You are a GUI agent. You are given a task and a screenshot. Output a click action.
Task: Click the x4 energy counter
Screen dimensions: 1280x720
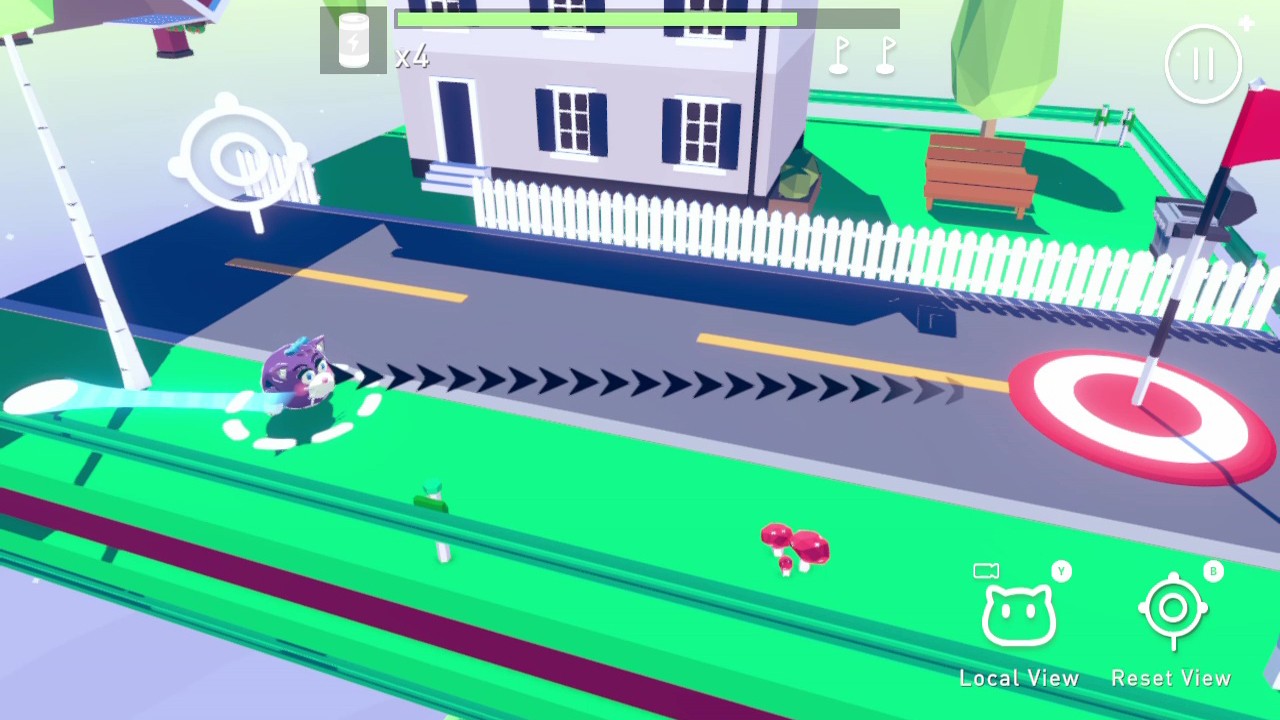(x=413, y=57)
